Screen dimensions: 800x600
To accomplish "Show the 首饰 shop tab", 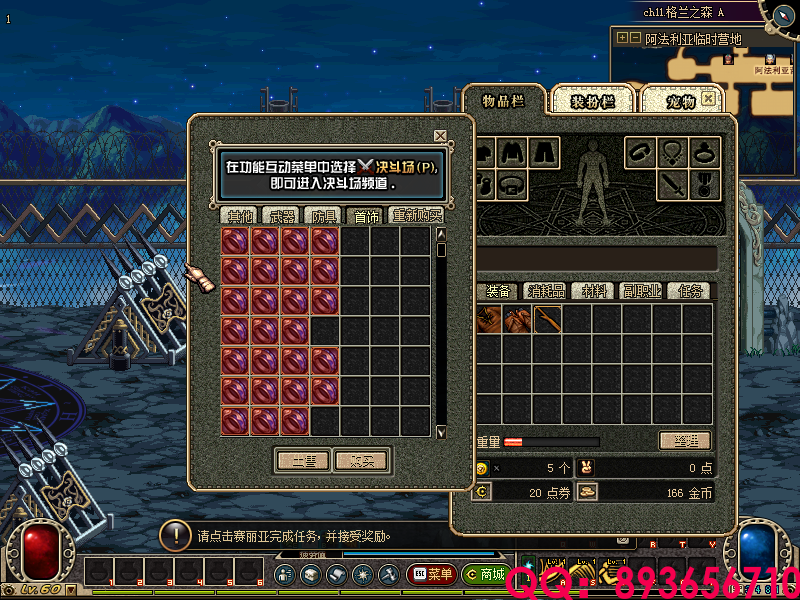I will tap(366, 215).
